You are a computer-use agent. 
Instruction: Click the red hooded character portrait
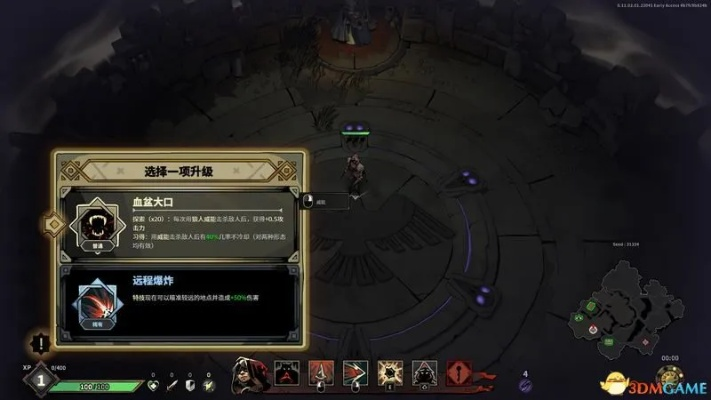(250, 374)
